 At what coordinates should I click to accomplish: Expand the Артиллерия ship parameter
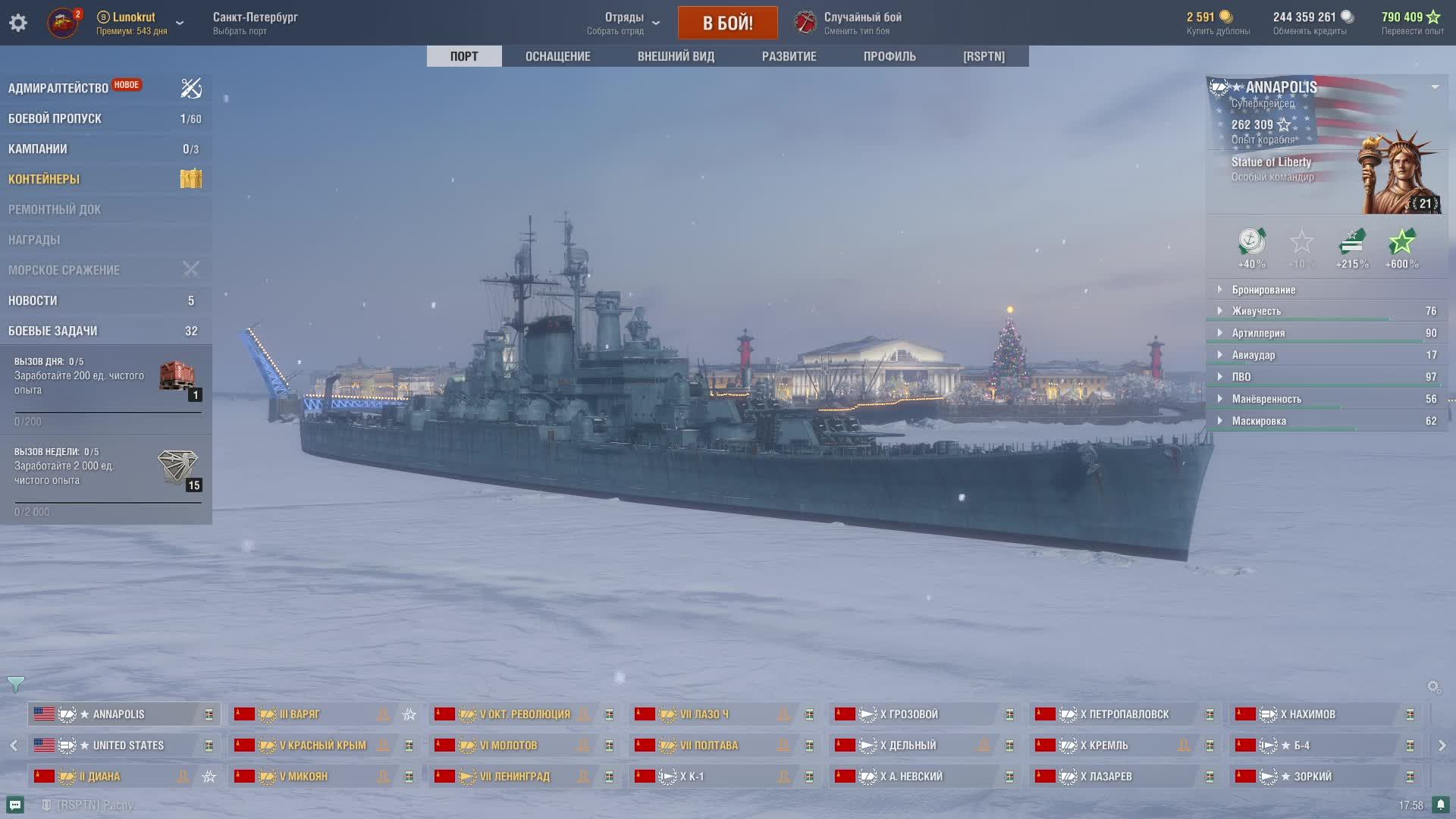pos(1258,333)
